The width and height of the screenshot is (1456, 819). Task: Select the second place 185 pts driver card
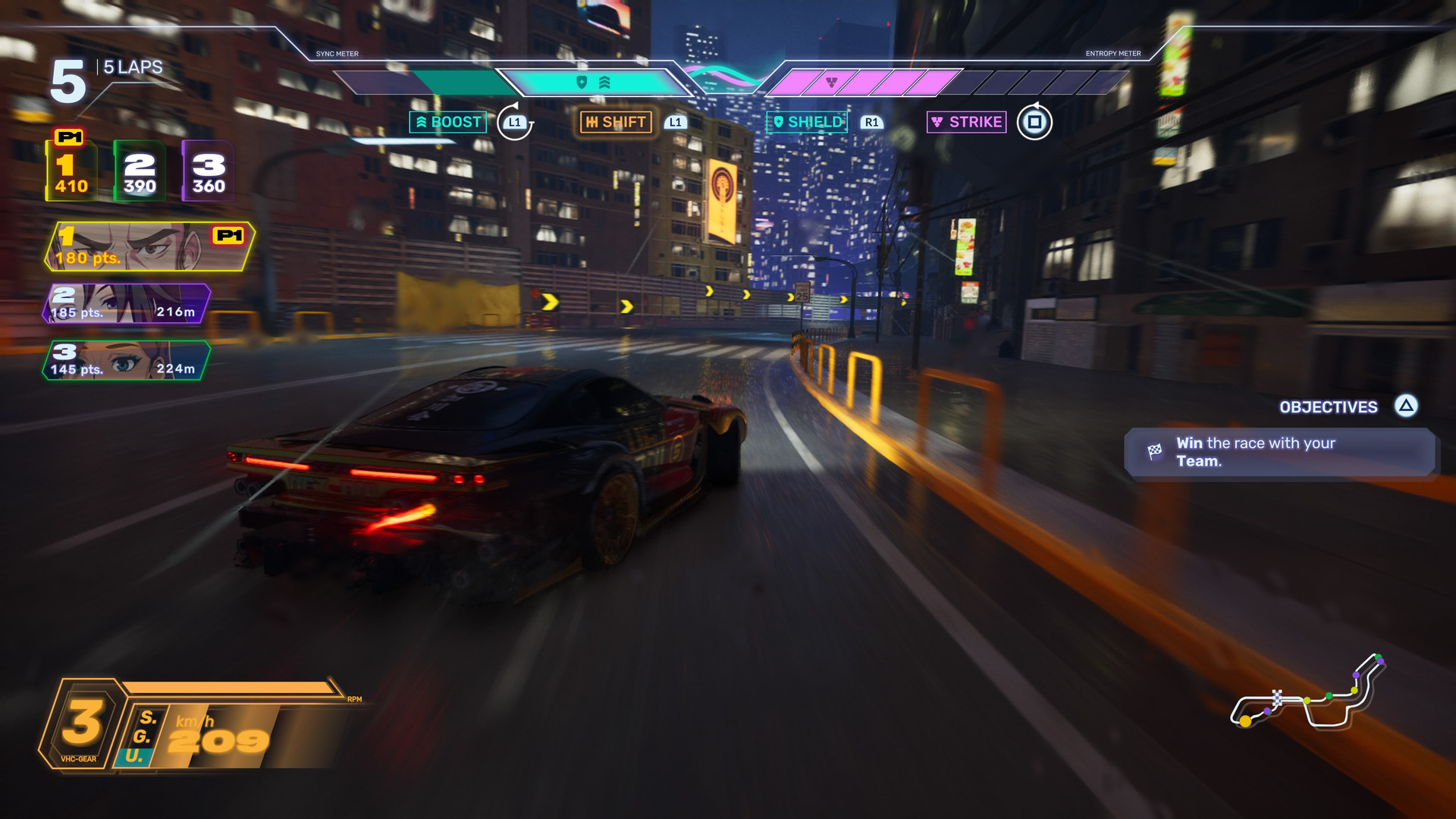coord(126,303)
